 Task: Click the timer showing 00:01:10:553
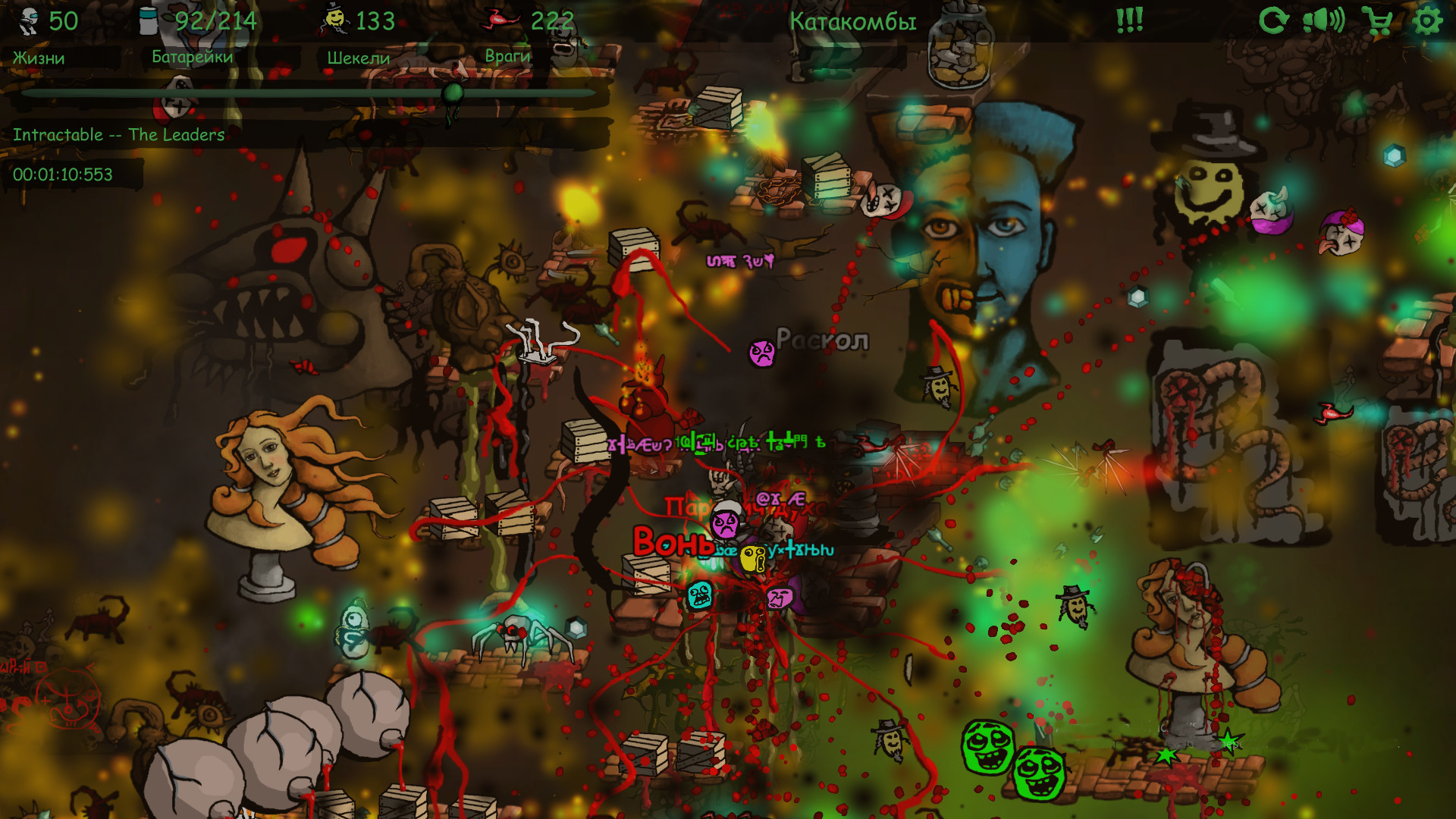tap(62, 175)
